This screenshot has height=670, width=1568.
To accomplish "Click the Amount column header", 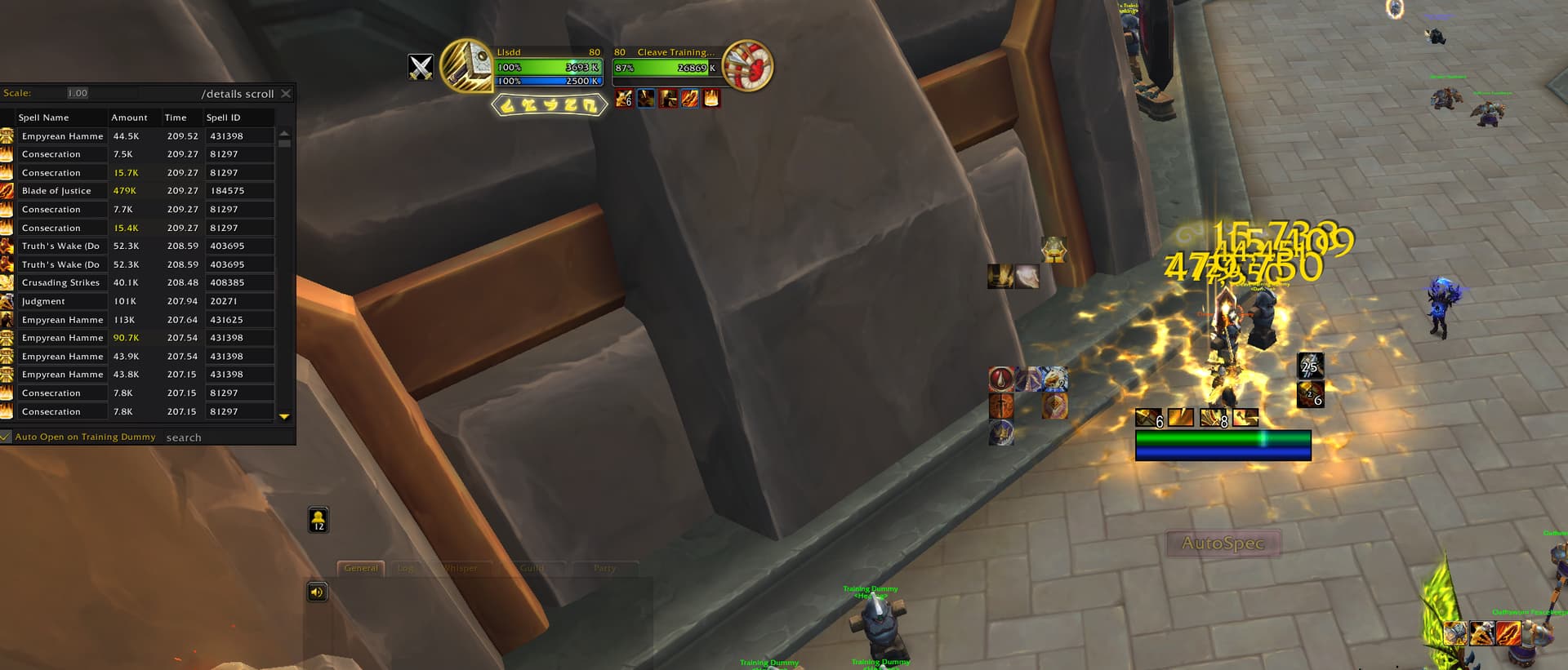I will coord(129,118).
